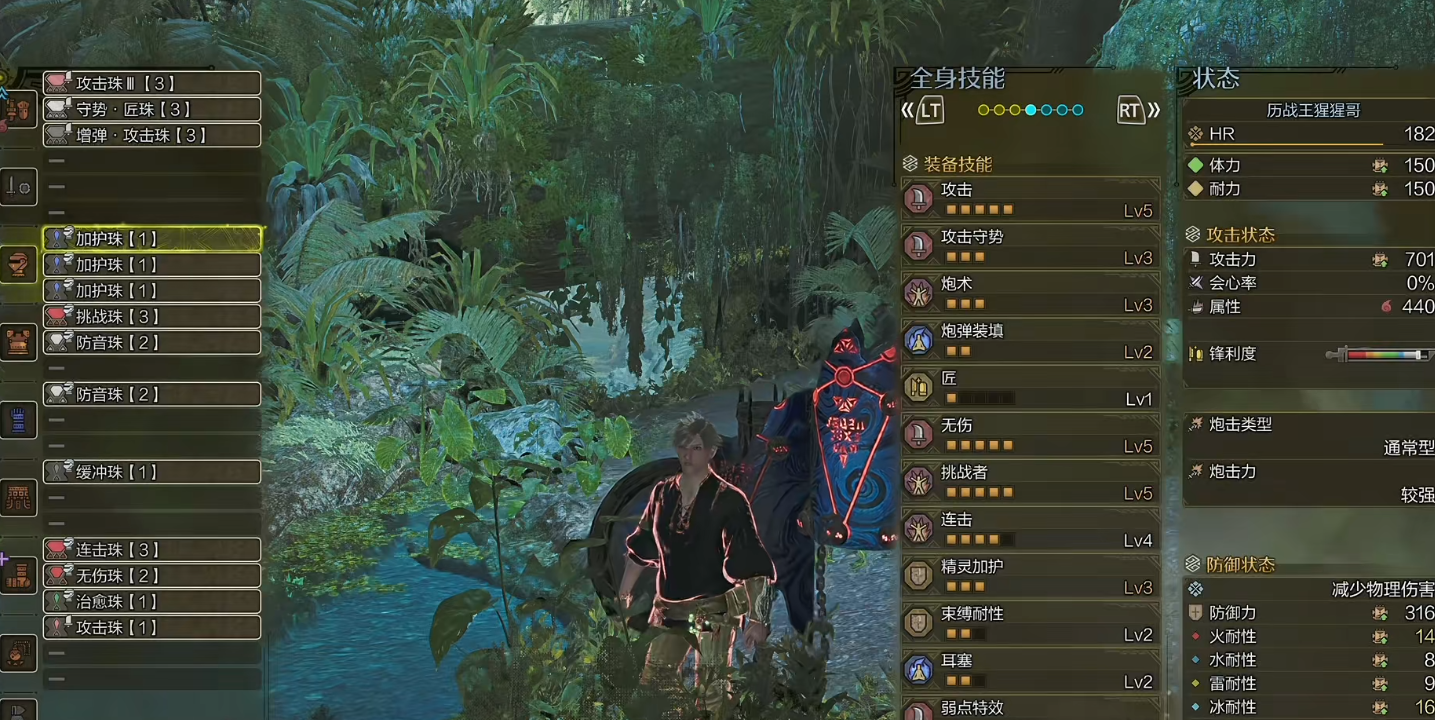Select the 挑战者 Lv5 skill entry
This screenshot has width=1435, height=720.
(x=1030, y=482)
